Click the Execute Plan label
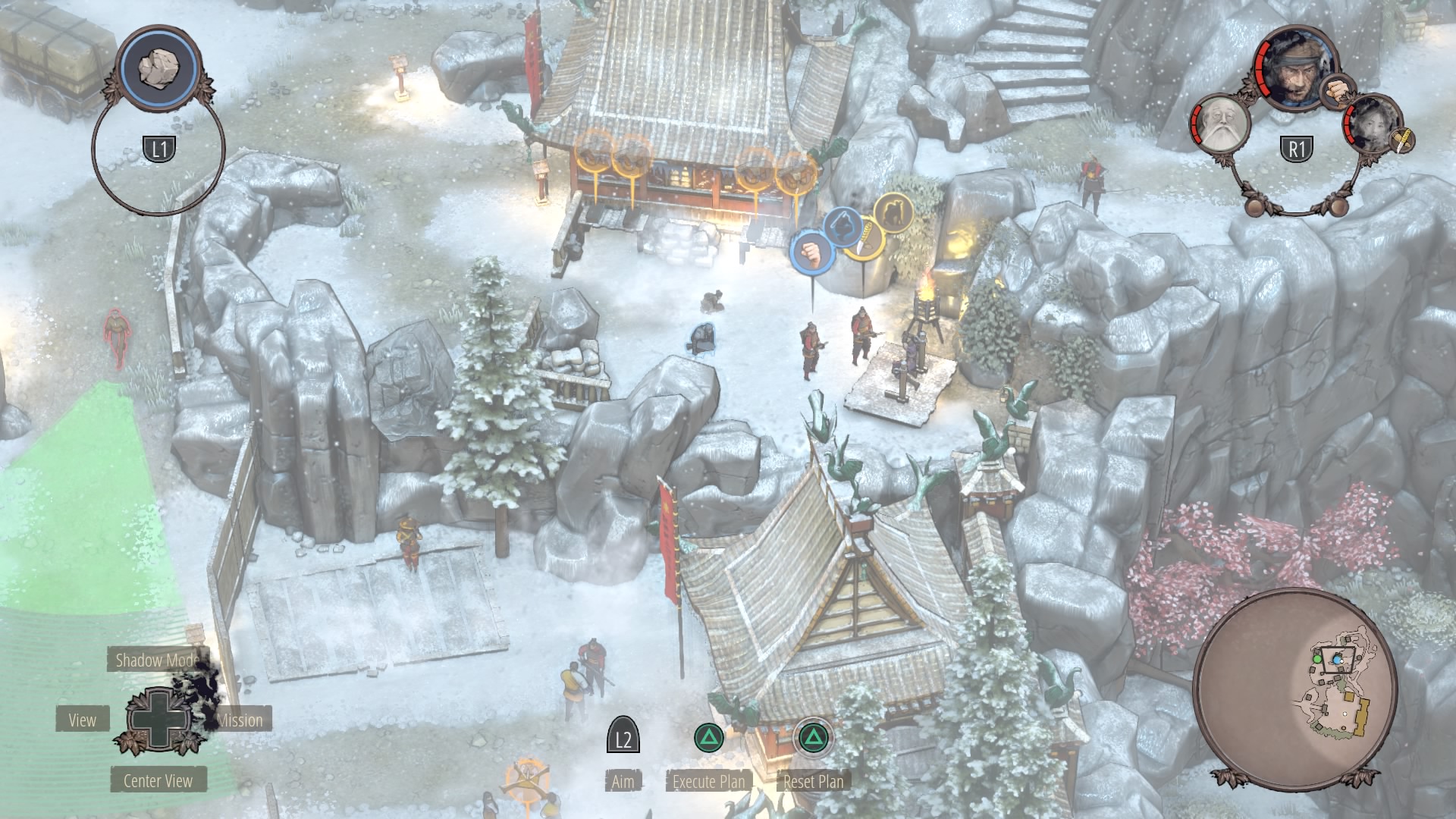The image size is (1456, 819). click(708, 781)
